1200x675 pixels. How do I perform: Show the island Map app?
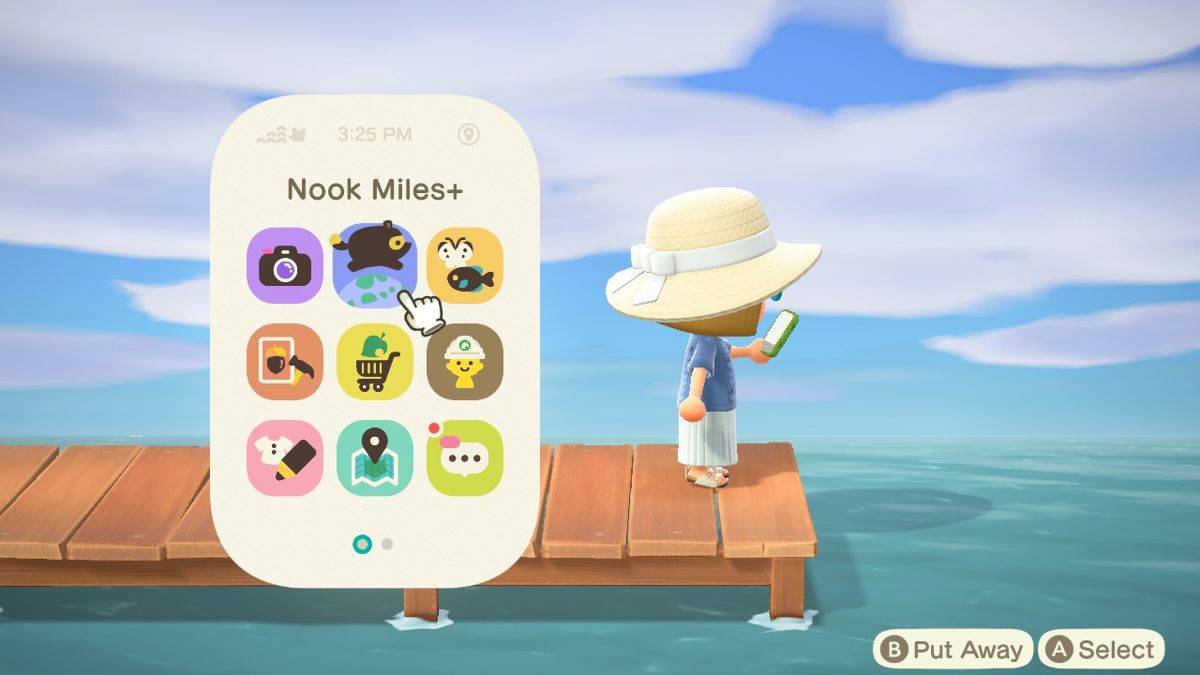(374, 457)
